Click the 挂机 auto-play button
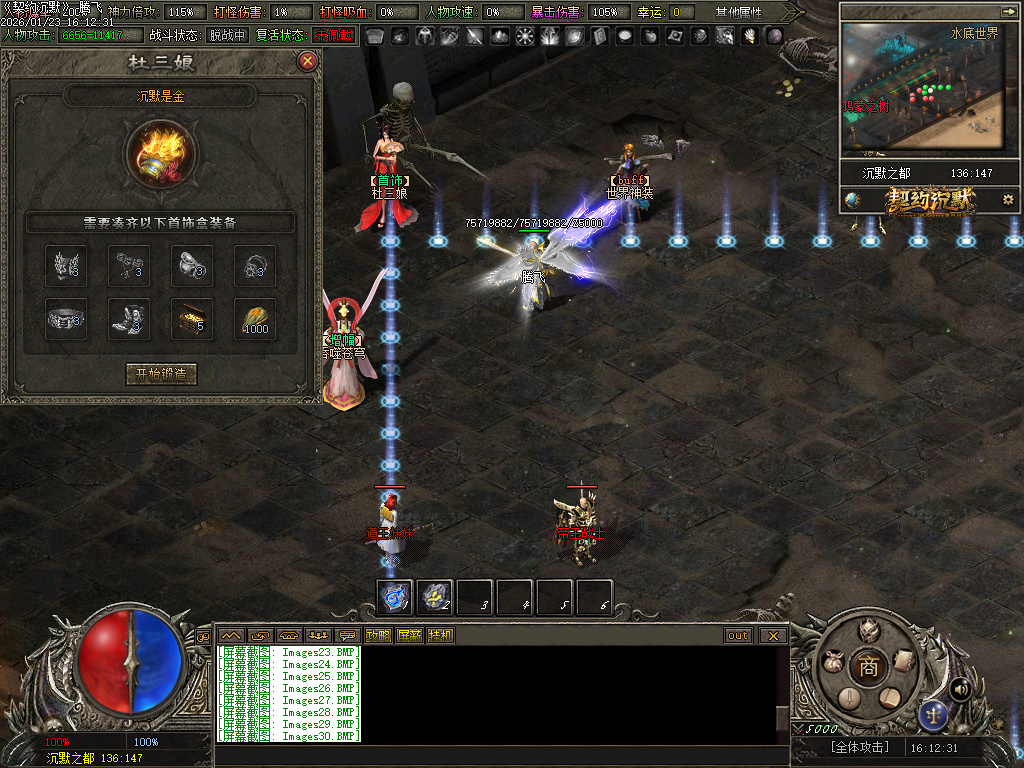The width and height of the screenshot is (1024, 768). point(440,635)
